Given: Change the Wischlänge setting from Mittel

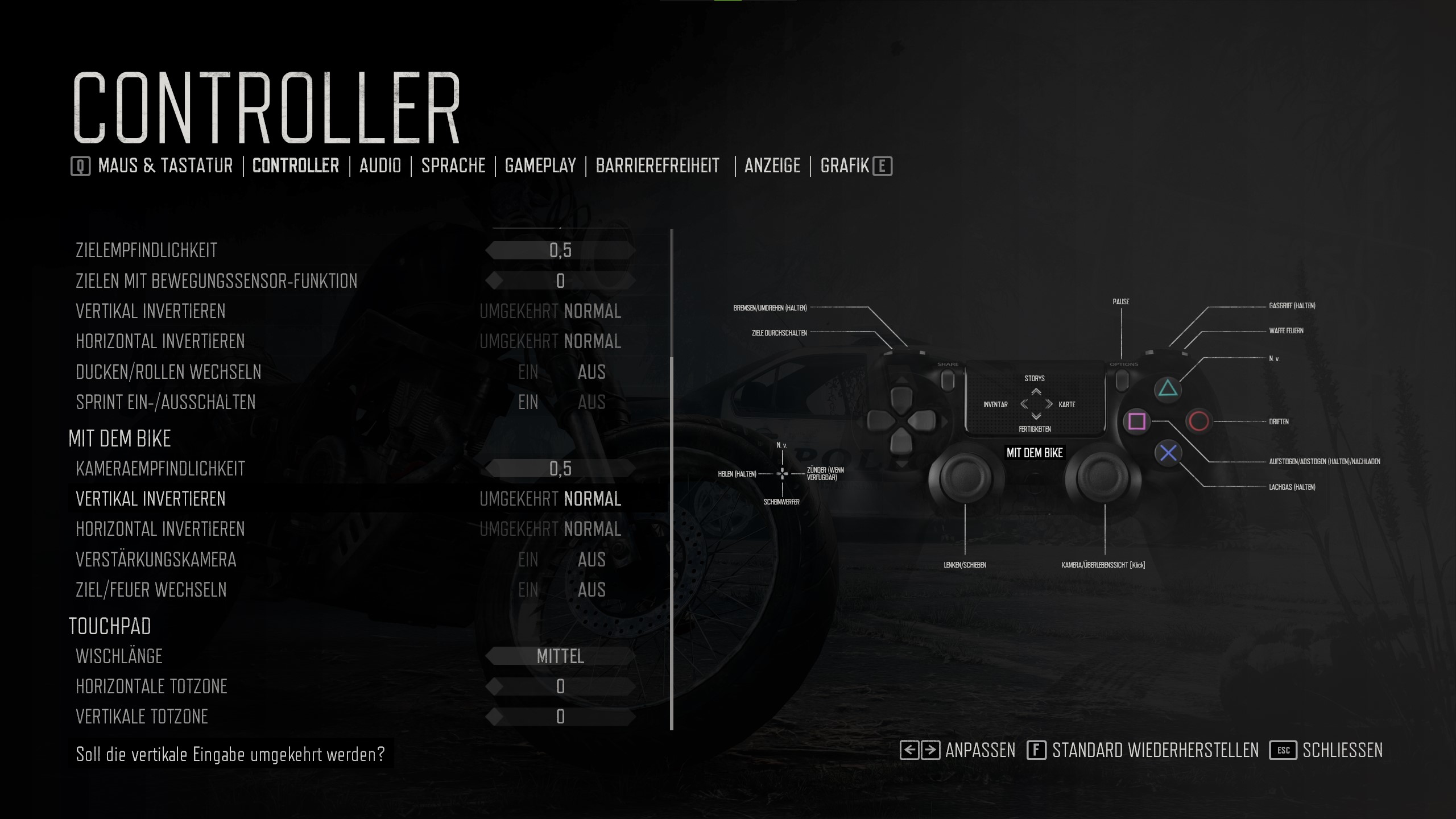Looking at the screenshot, I should click(x=560, y=656).
